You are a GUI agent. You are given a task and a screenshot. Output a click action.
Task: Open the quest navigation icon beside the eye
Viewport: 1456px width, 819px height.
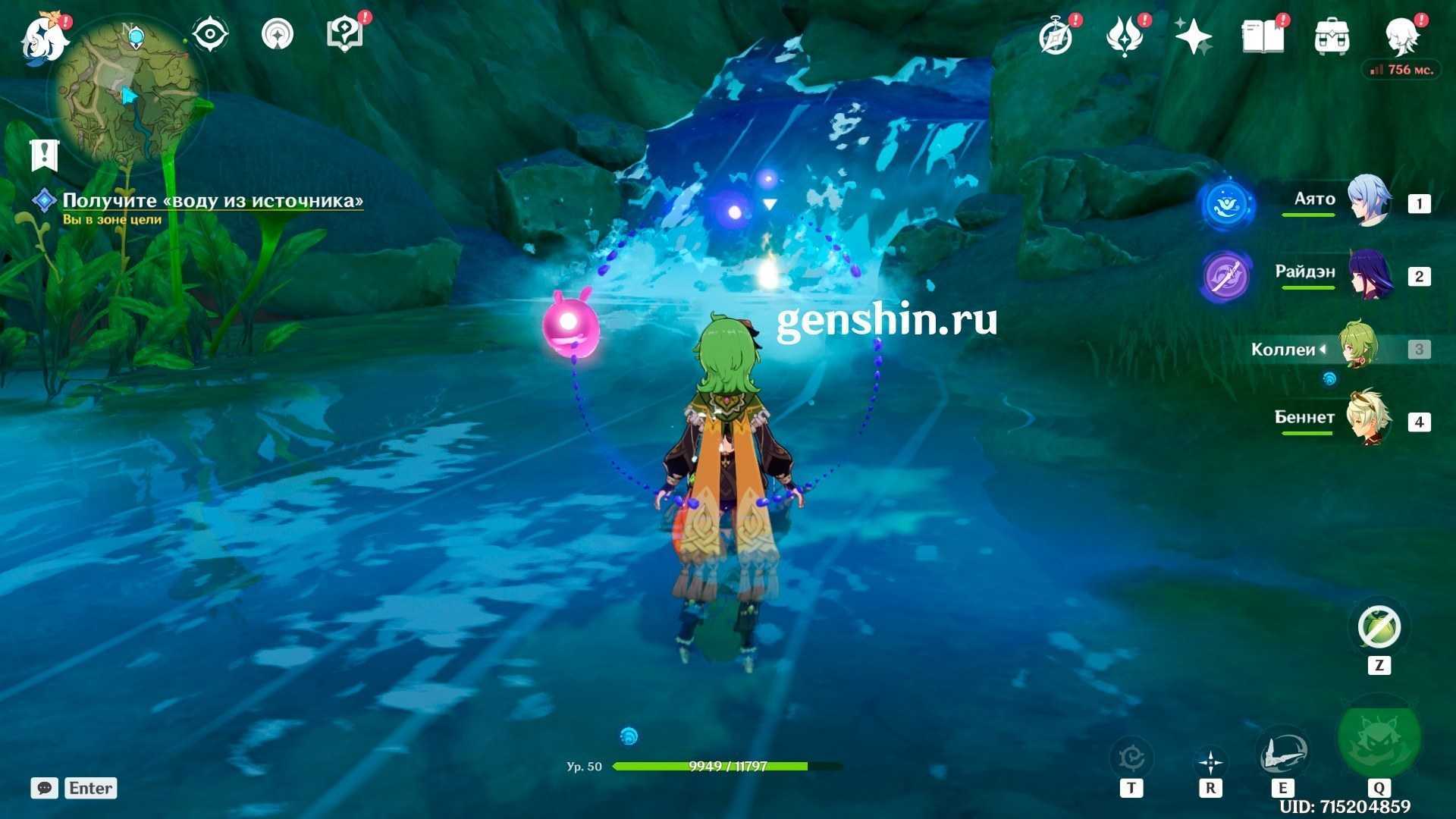278,35
